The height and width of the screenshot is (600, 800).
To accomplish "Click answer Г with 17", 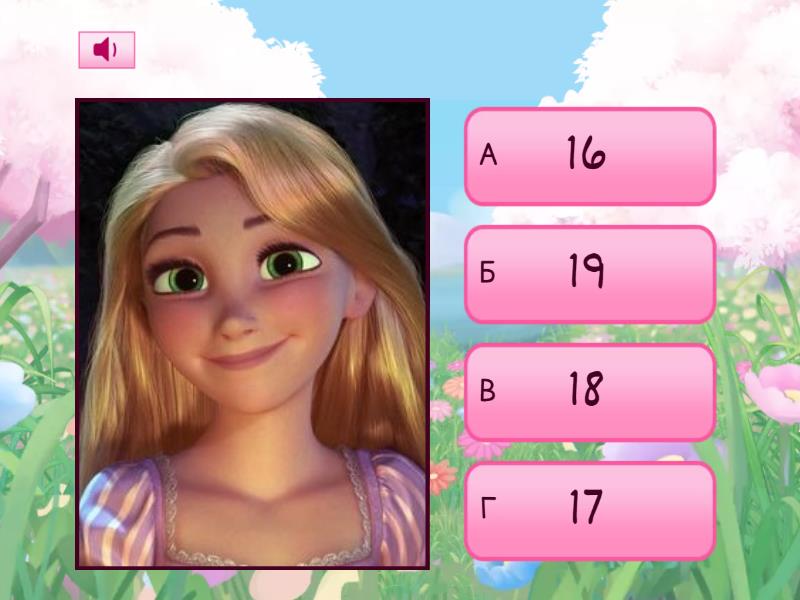I will tap(590, 510).
